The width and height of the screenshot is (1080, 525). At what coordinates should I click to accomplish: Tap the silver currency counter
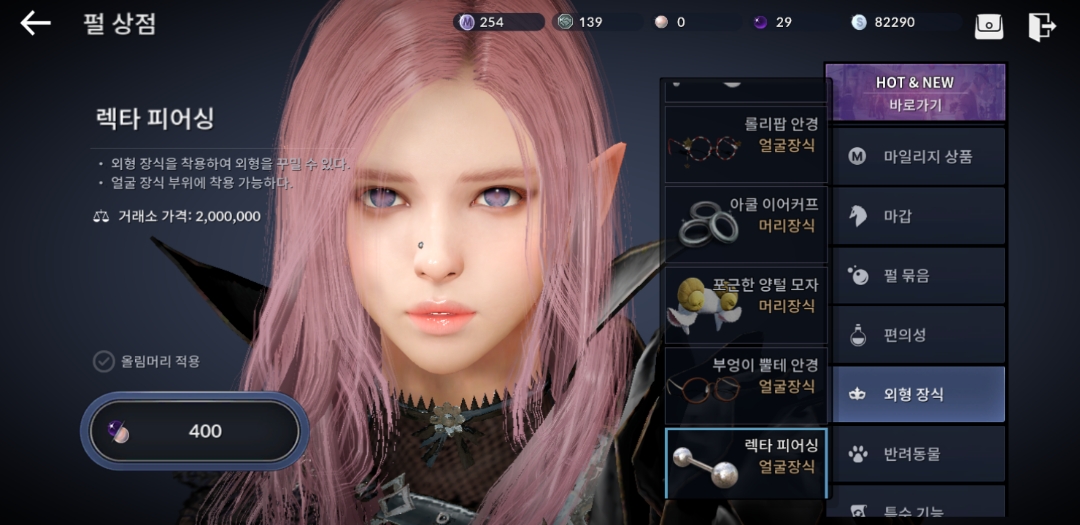(892, 22)
